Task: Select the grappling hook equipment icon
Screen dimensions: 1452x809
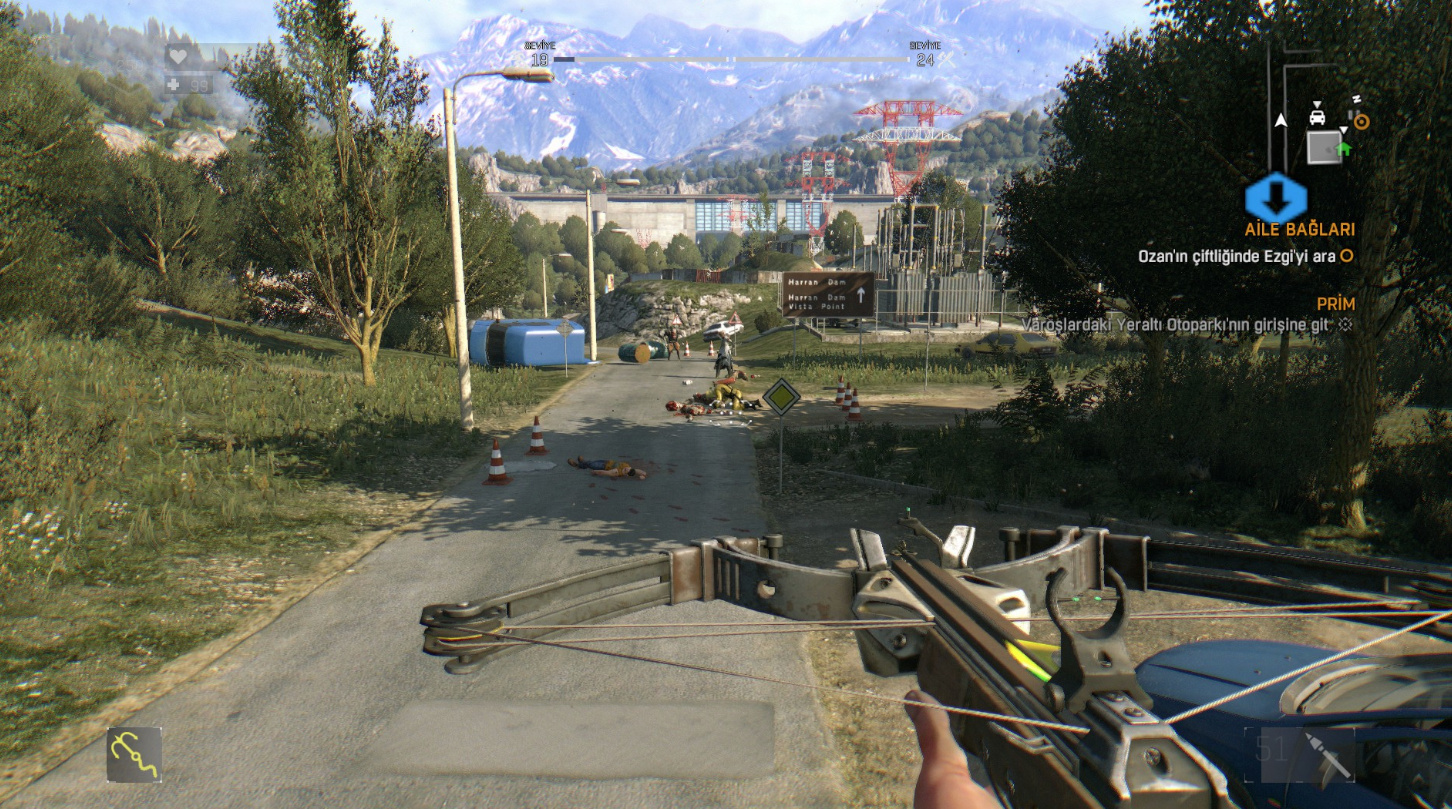Action: pos(134,754)
